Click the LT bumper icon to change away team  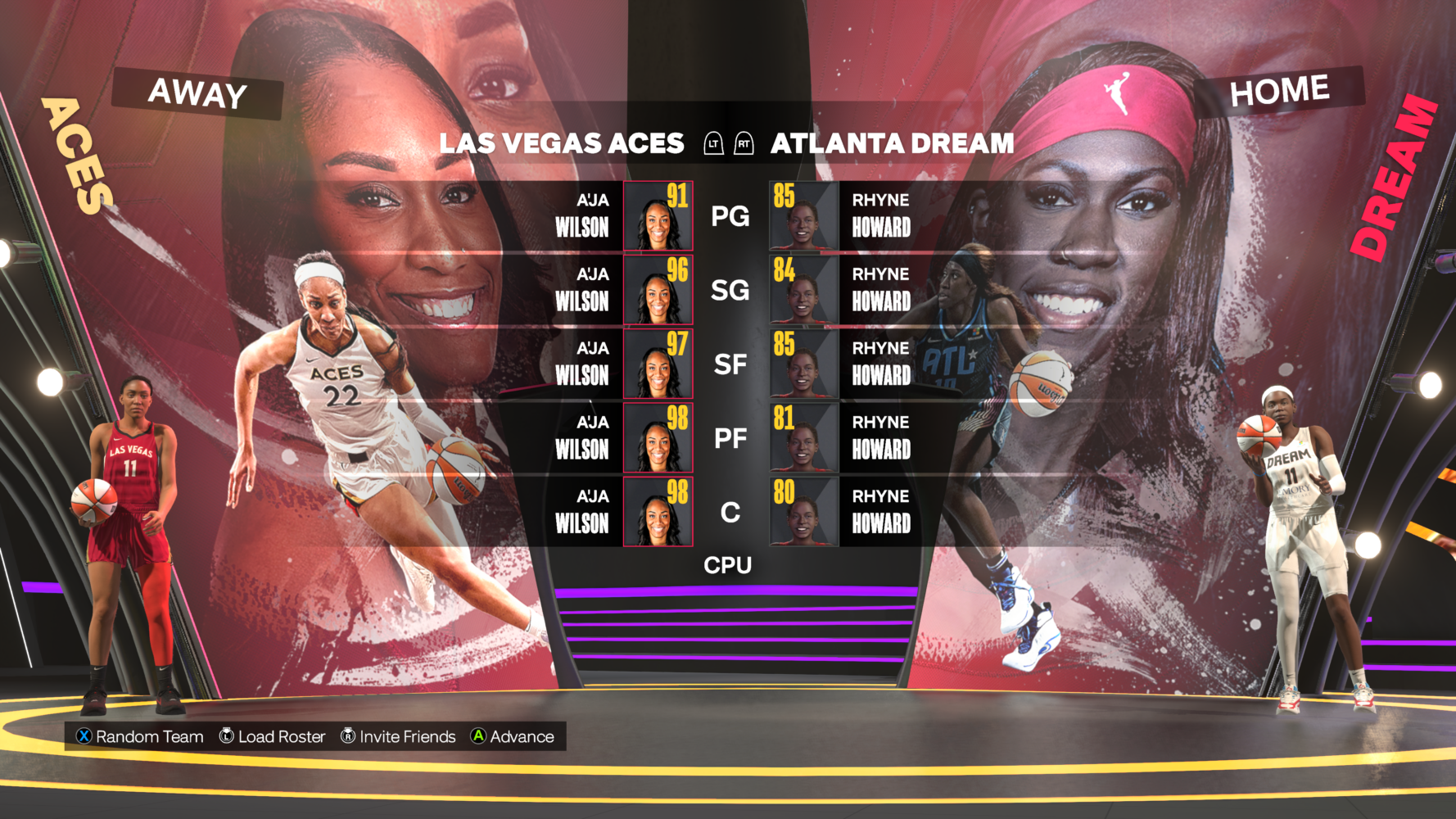click(715, 143)
